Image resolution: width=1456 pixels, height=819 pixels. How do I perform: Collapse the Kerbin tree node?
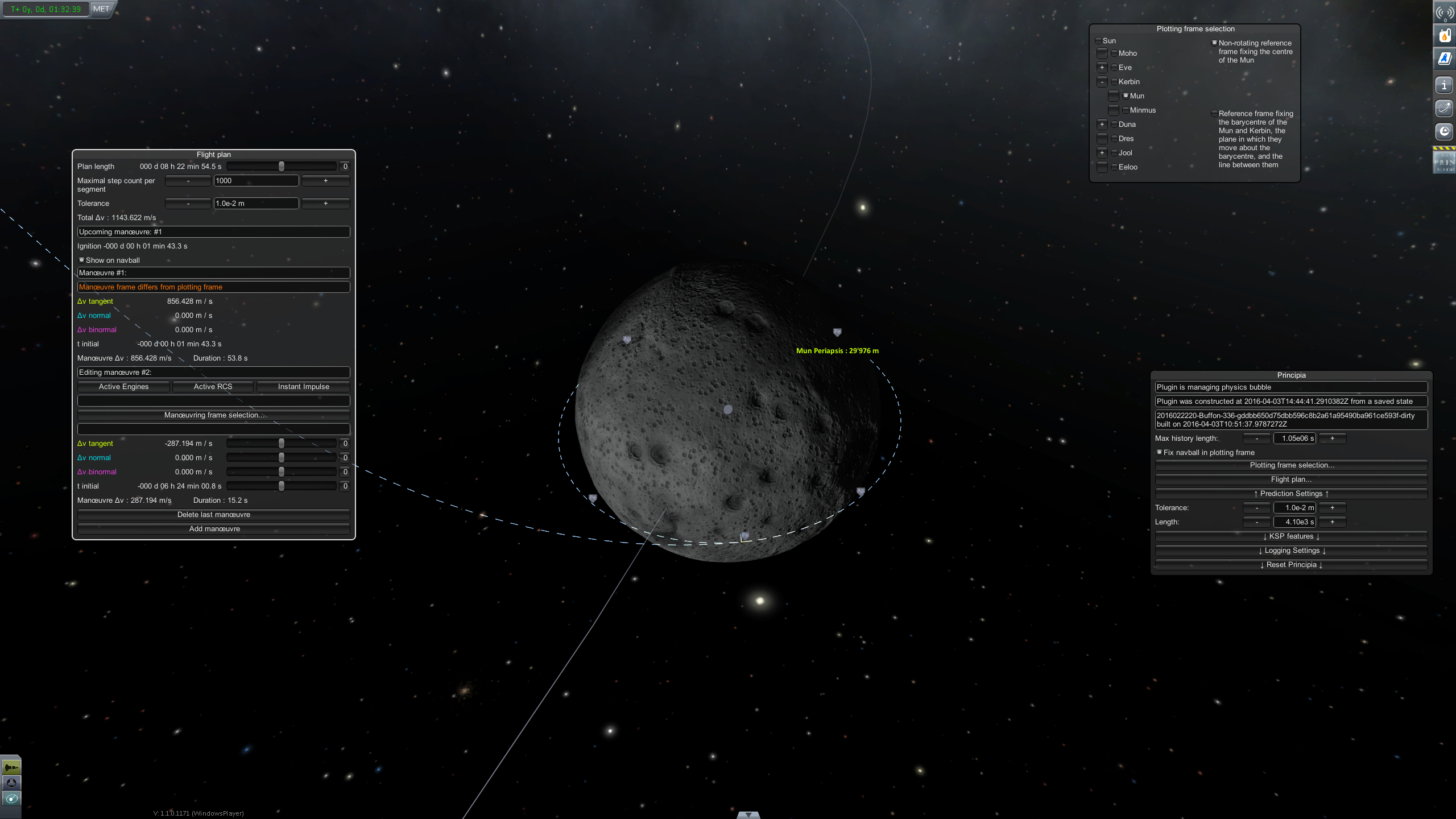tap(1102, 82)
